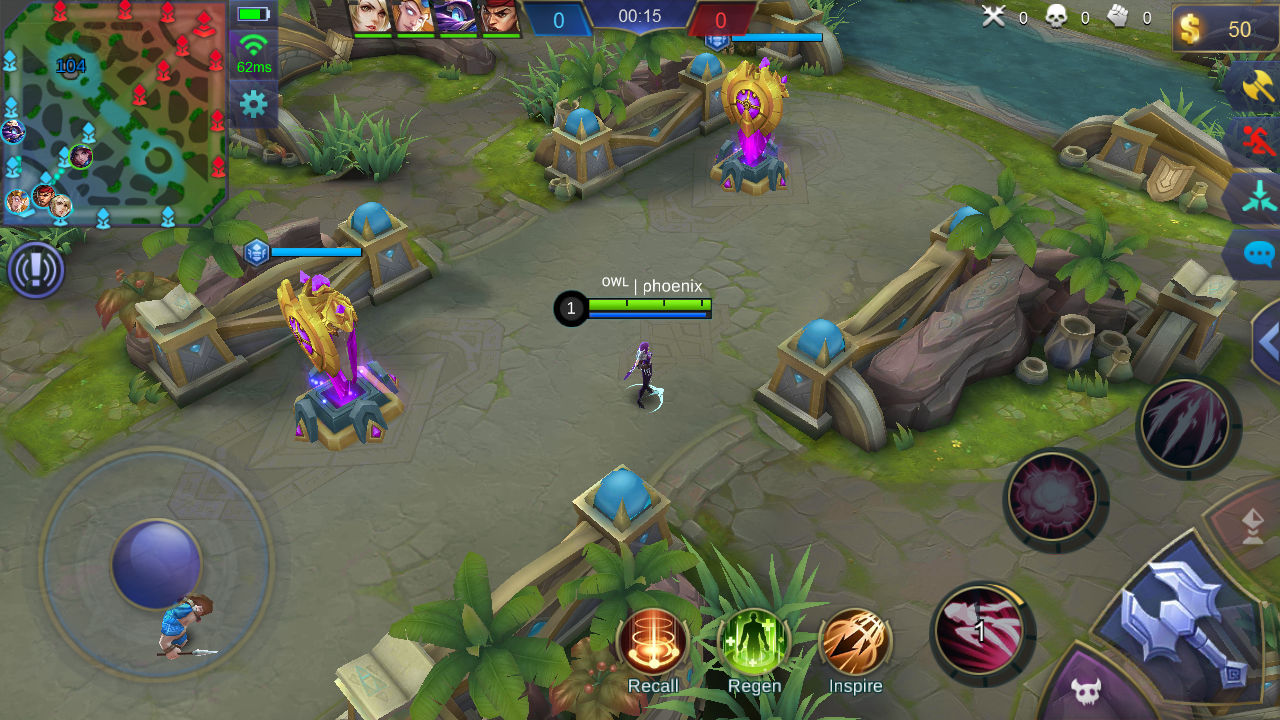
Task: Open the in-game settings gear
Action: (253, 101)
